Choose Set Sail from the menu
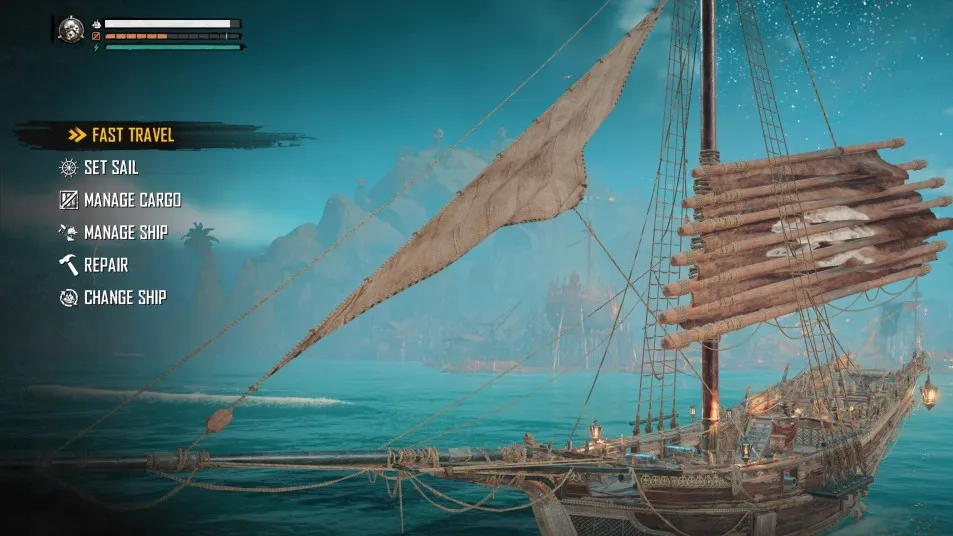953x536 pixels. coord(110,167)
